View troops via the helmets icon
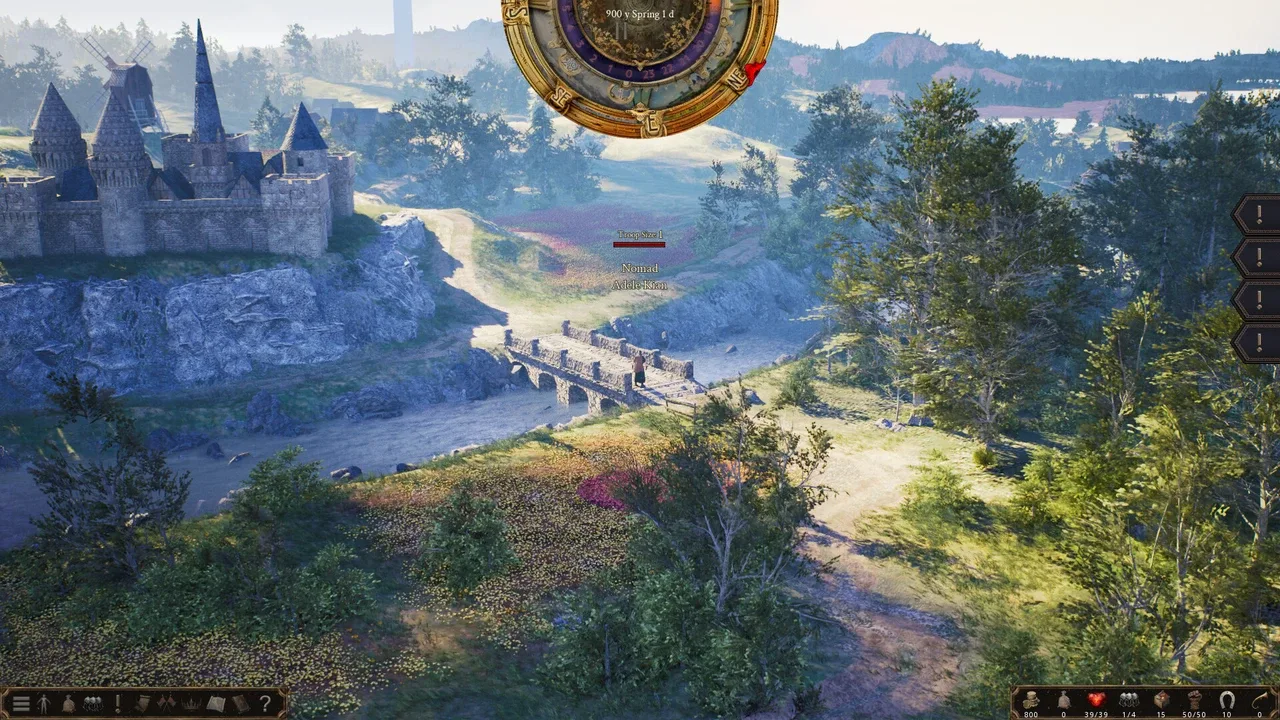Screen dimensions: 1280x720 [93, 702]
